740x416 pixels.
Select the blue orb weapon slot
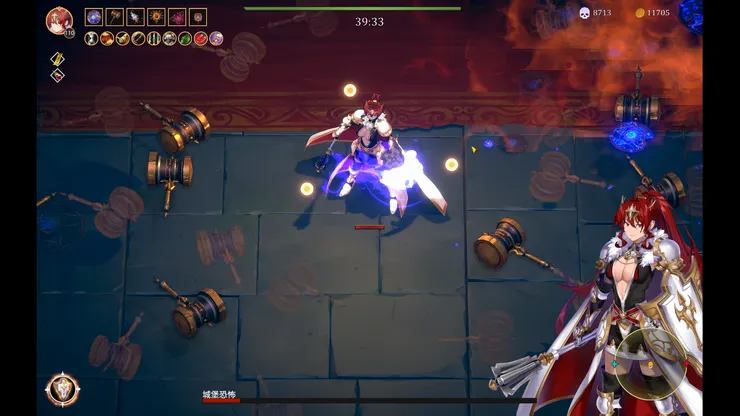pos(94,17)
